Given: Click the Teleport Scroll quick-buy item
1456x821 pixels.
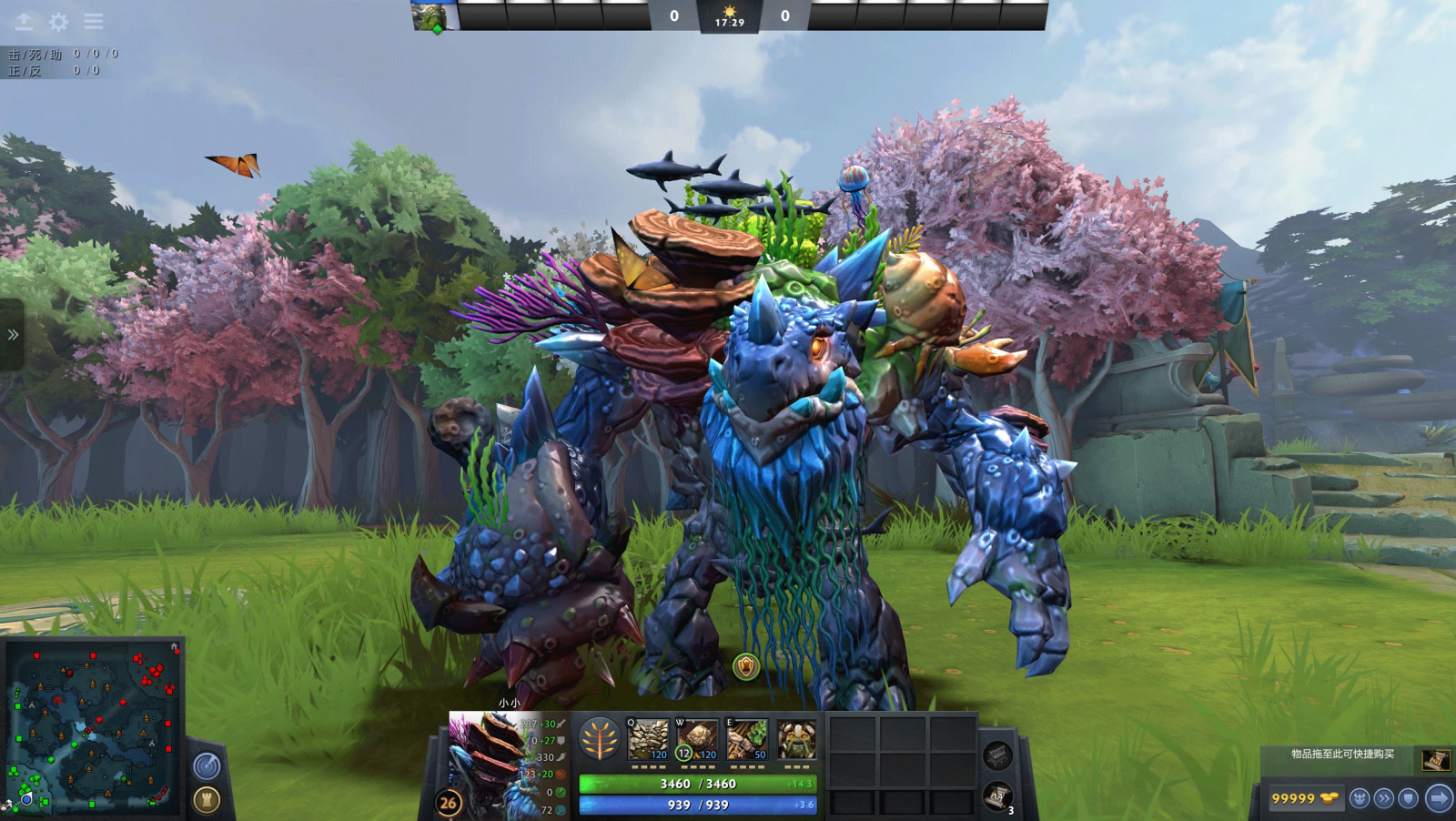Looking at the screenshot, I should [1435, 759].
